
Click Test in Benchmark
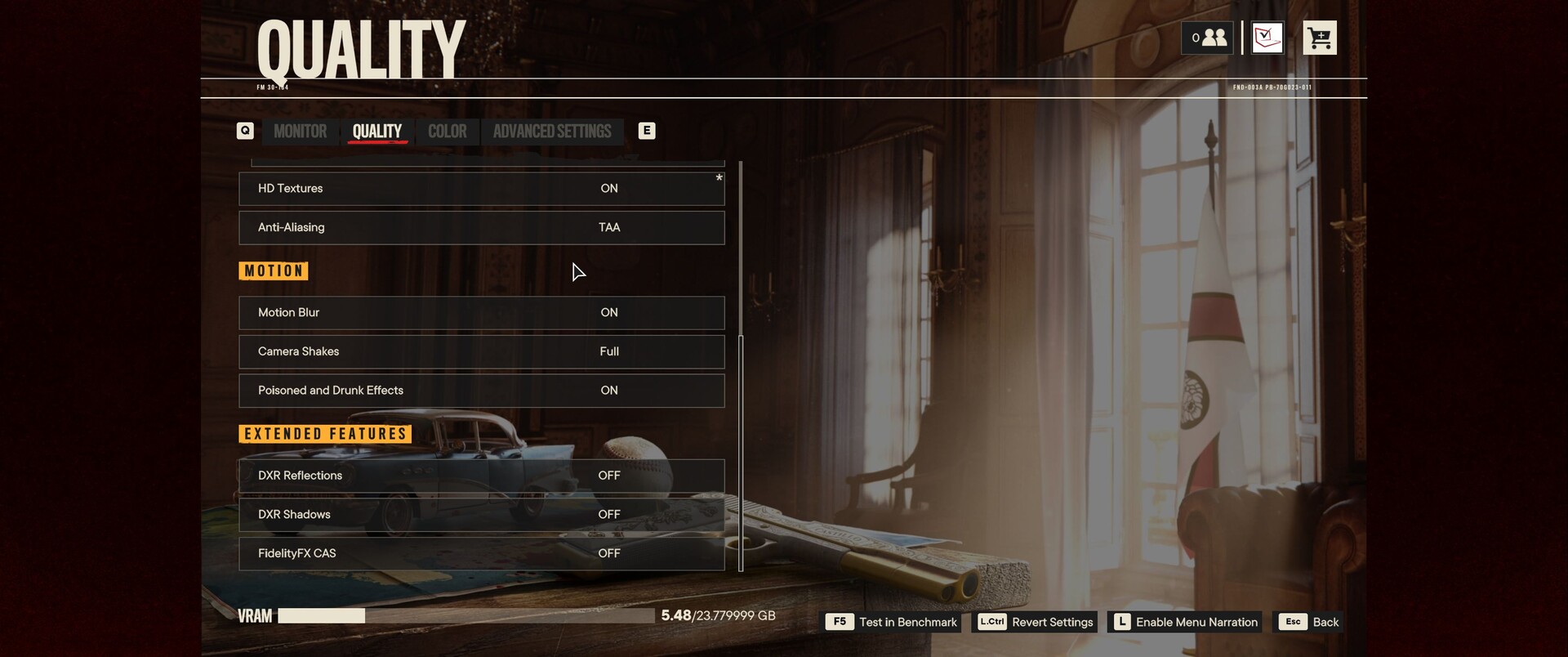coord(893,623)
